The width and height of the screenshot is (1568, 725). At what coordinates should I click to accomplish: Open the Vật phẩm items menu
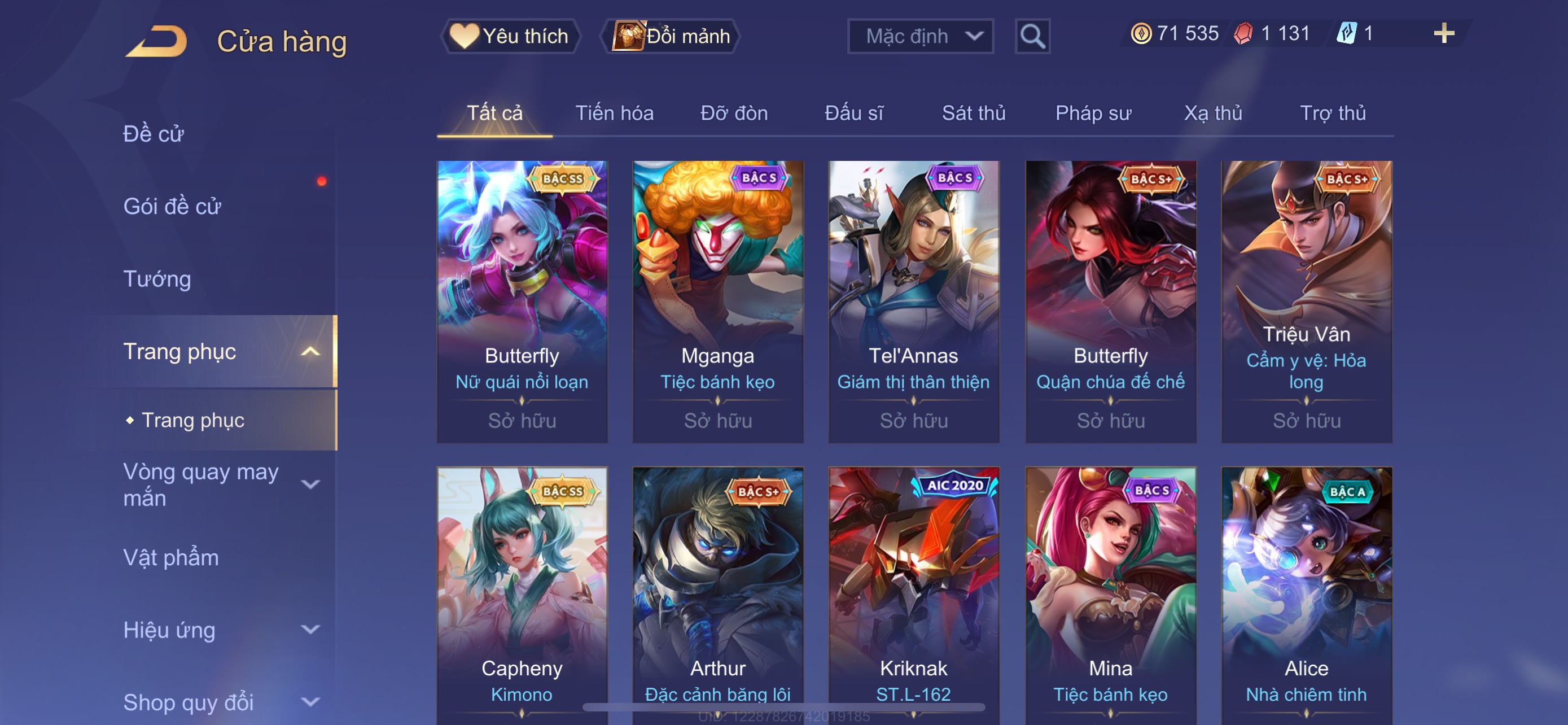[171, 558]
